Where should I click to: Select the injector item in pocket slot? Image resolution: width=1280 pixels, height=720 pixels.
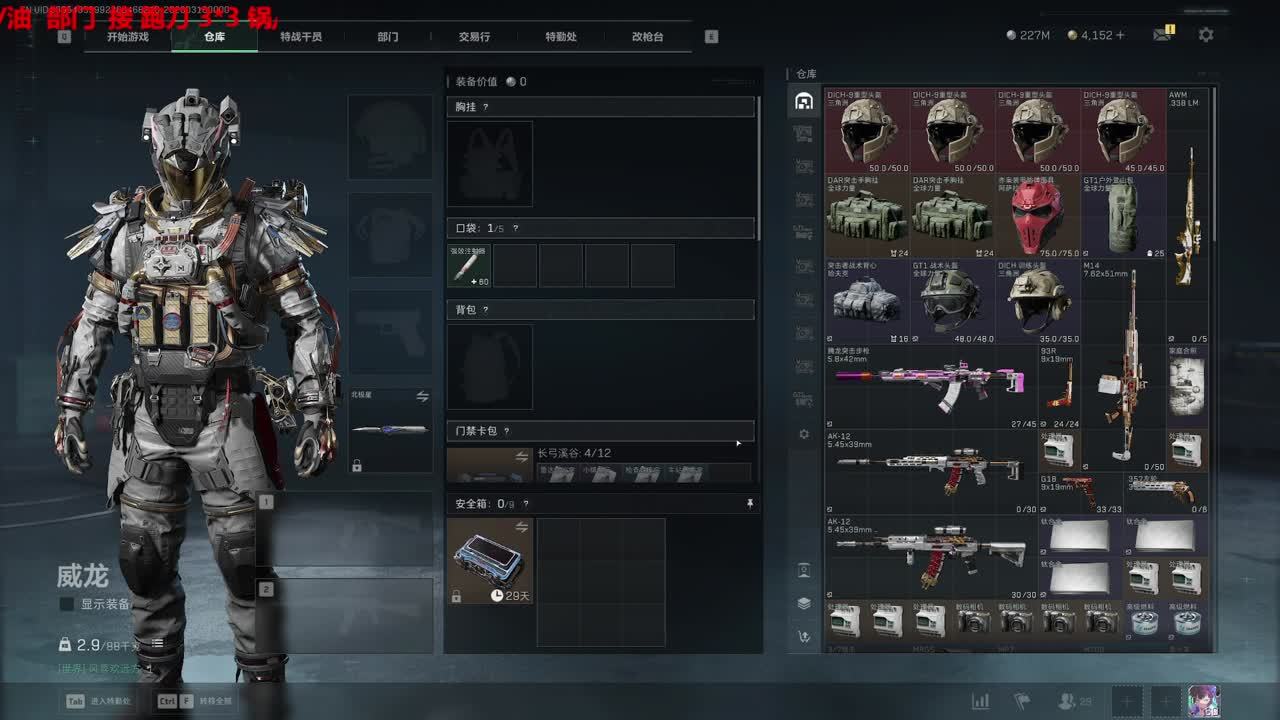[x=468, y=265]
